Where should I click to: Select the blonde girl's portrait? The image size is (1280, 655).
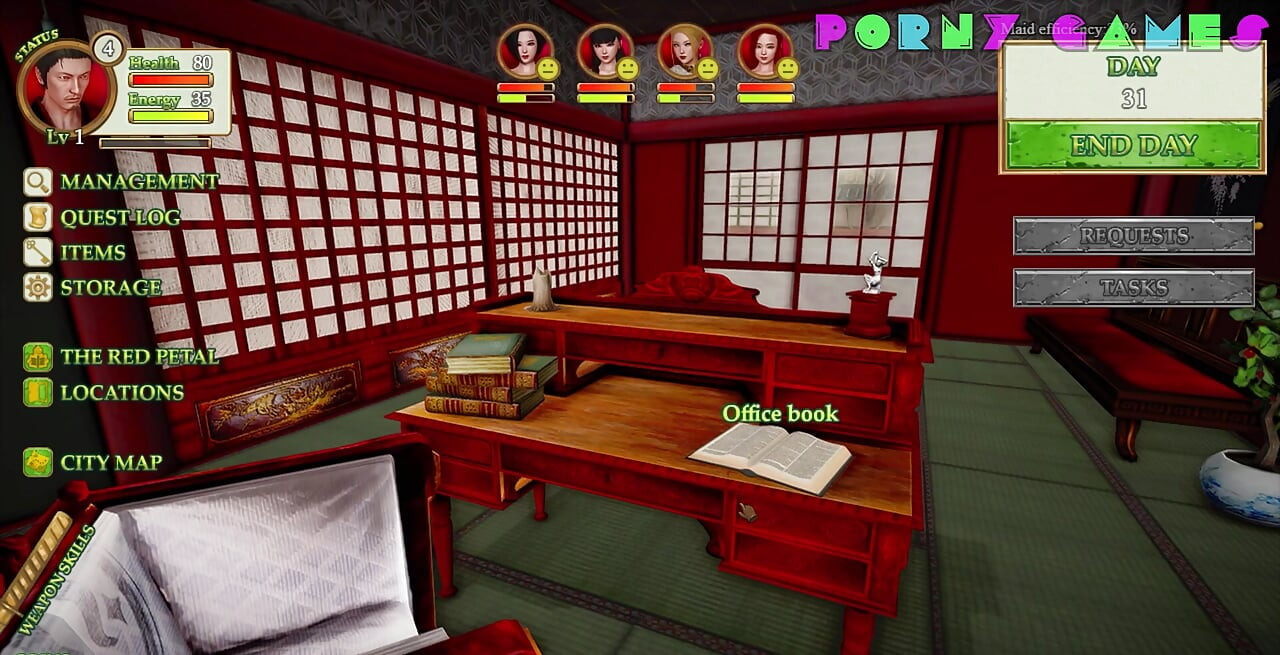[x=685, y=51]
